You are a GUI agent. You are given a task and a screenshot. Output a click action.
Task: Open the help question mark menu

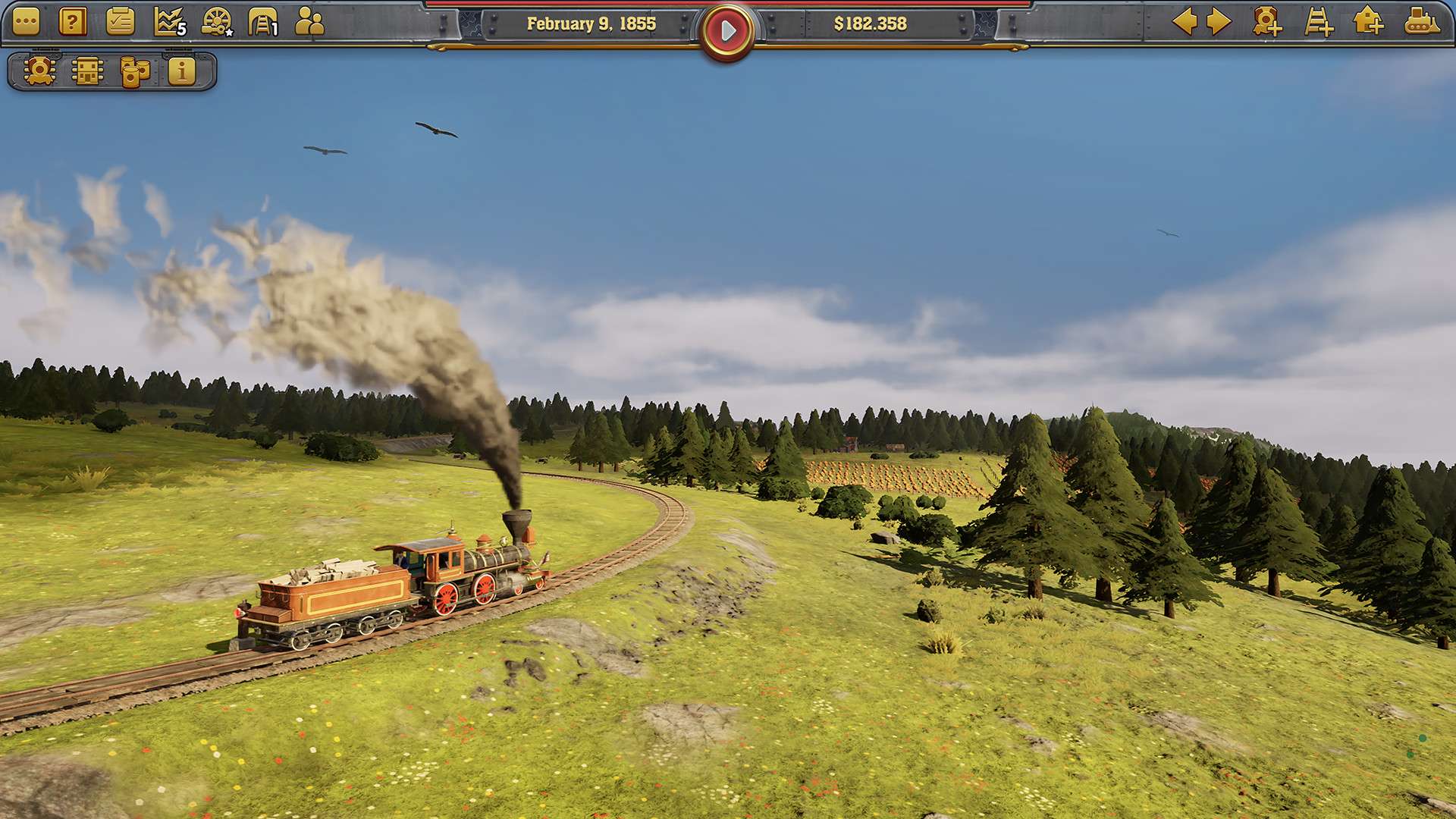pyautogui.click(x=72, y=23)
